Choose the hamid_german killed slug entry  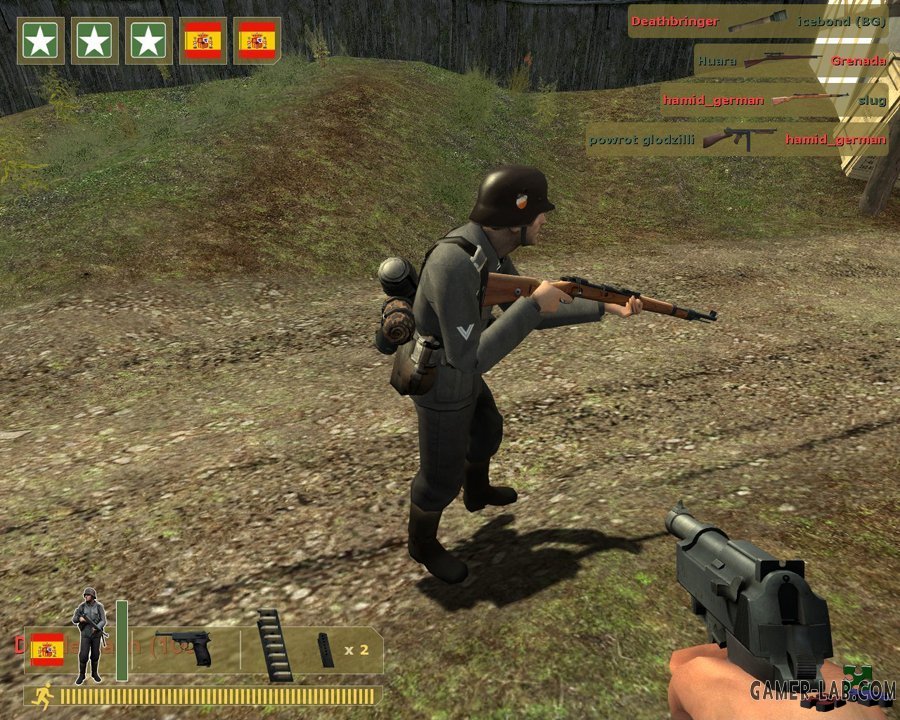click(773, 99)
